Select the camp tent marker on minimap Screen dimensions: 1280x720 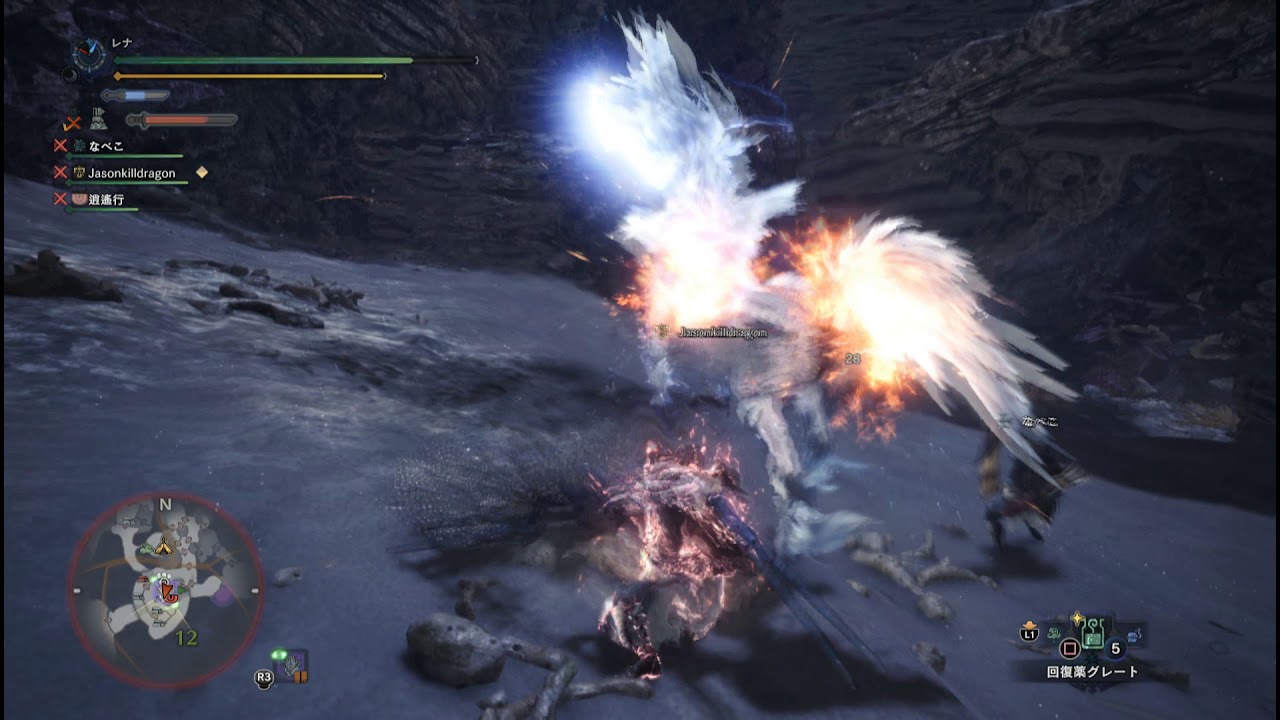[165, 547]
